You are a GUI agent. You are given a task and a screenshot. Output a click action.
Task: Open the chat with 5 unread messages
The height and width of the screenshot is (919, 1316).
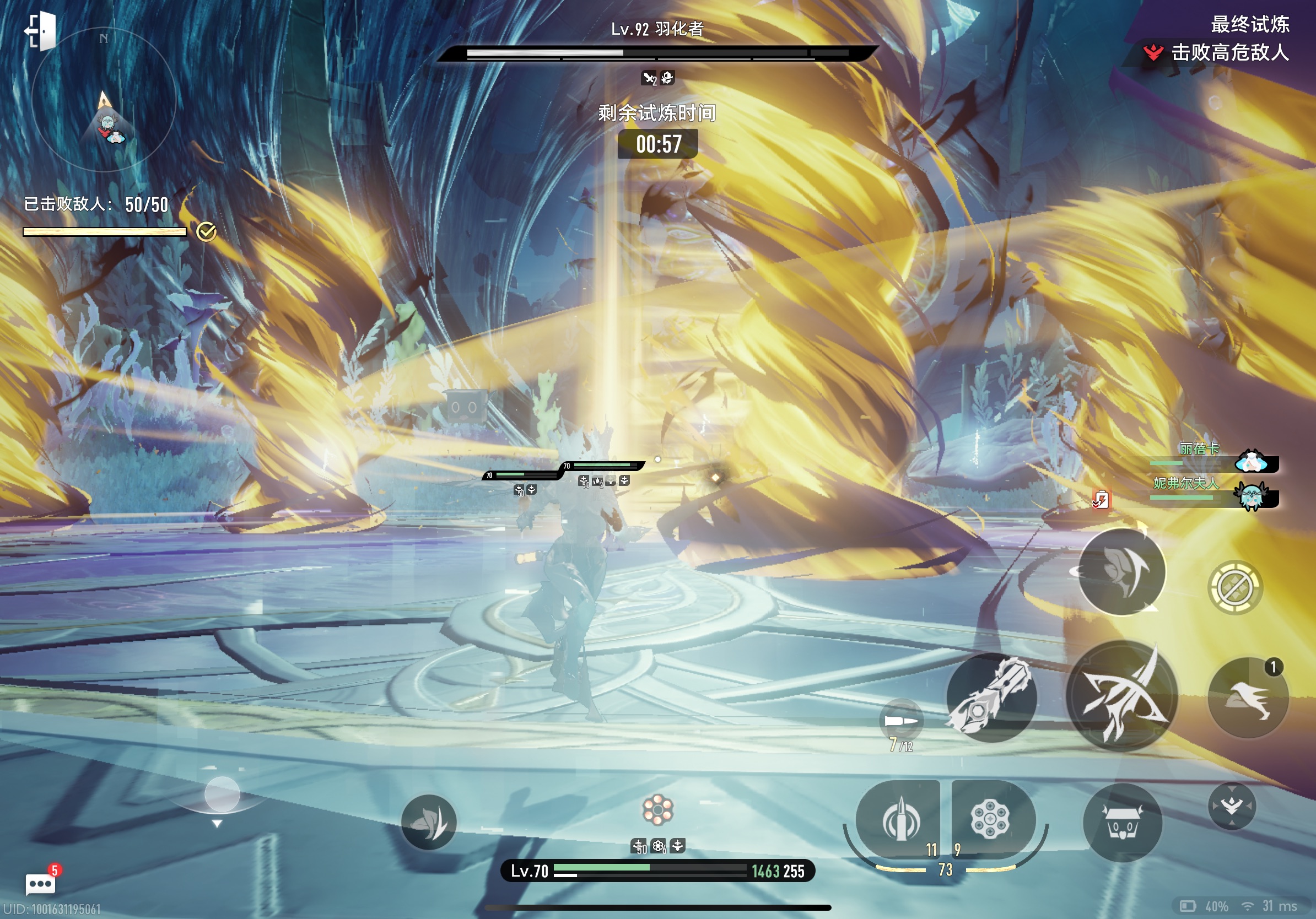41,883
